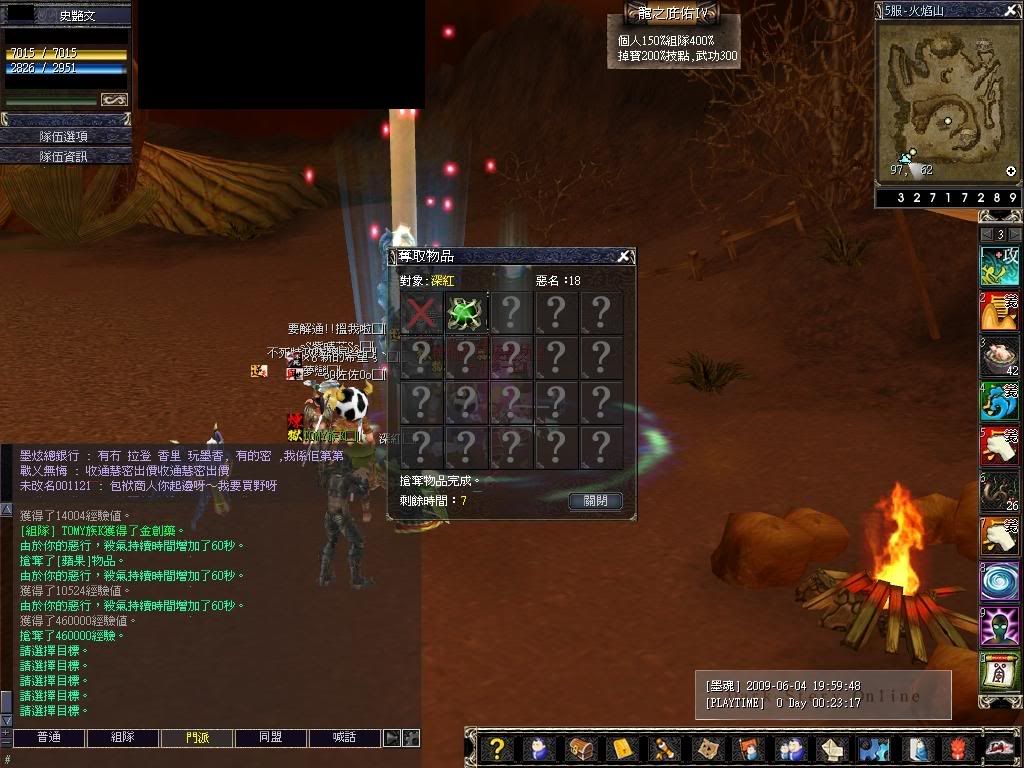Open the 隊伍資訊 party info
Viewport: 1024px width, 768px height.
coord(65,156)
